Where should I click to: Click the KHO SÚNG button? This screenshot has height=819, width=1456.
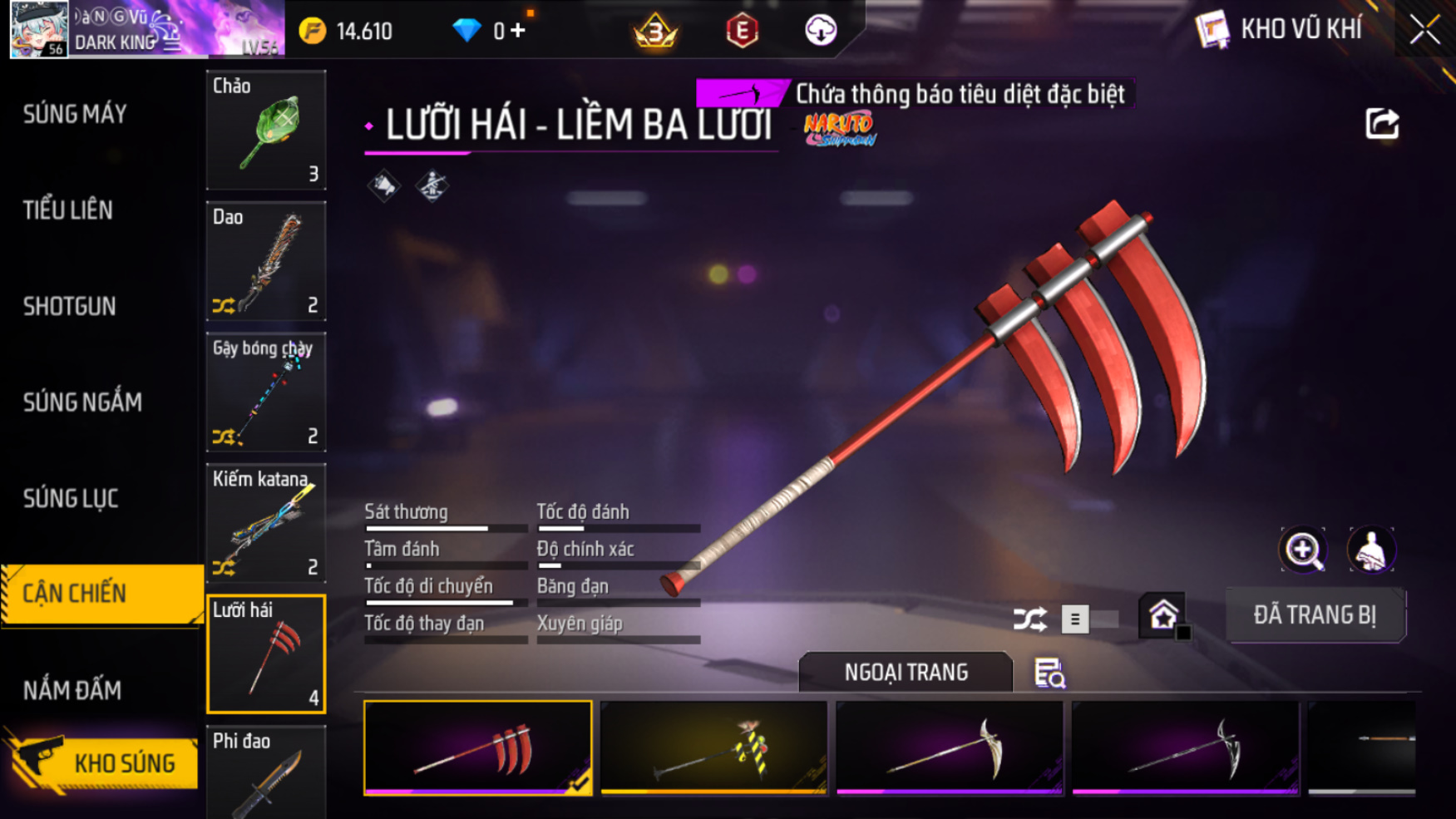point(104,762)
